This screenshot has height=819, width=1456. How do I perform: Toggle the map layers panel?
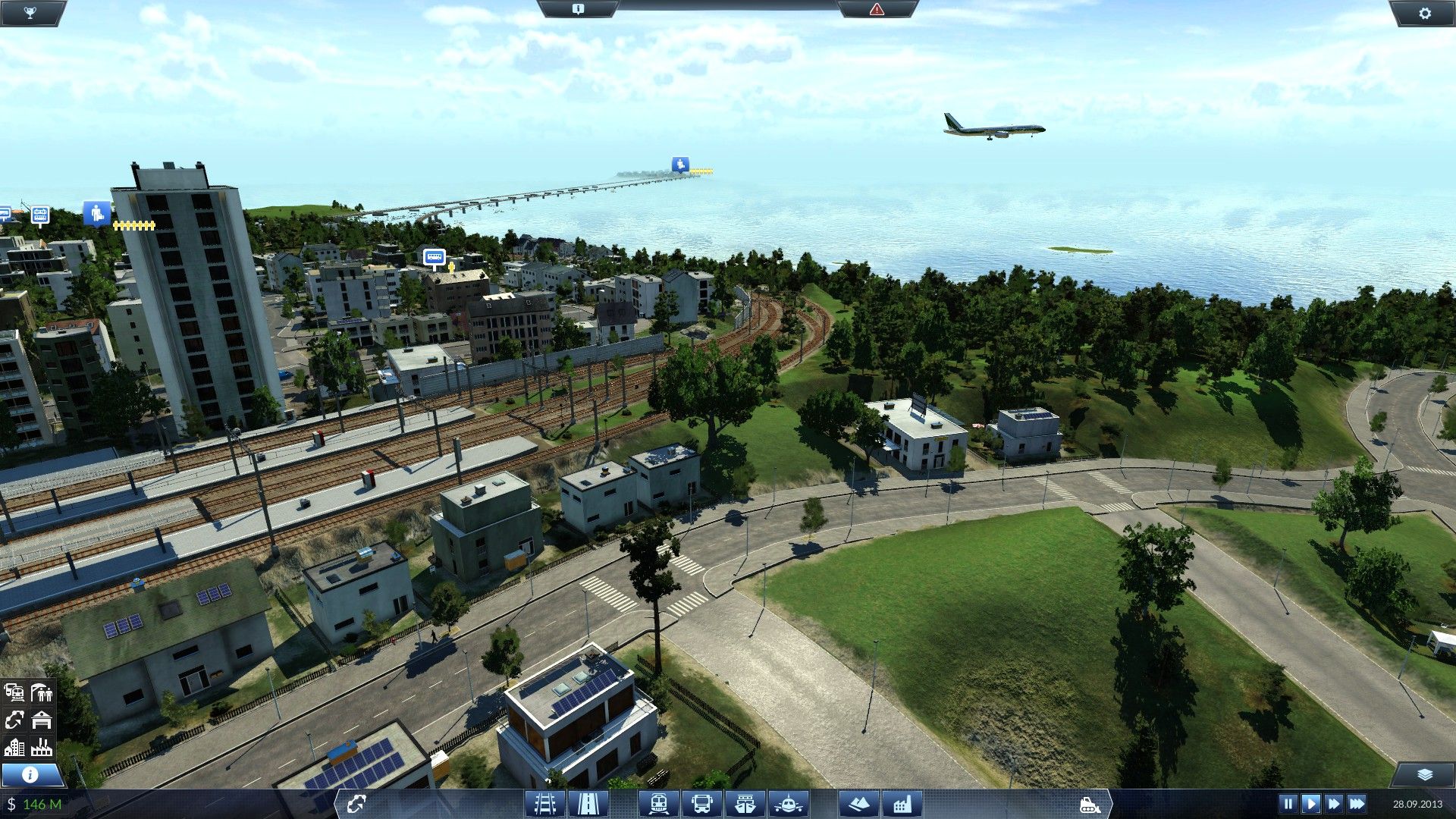(x=1424, y=774)
